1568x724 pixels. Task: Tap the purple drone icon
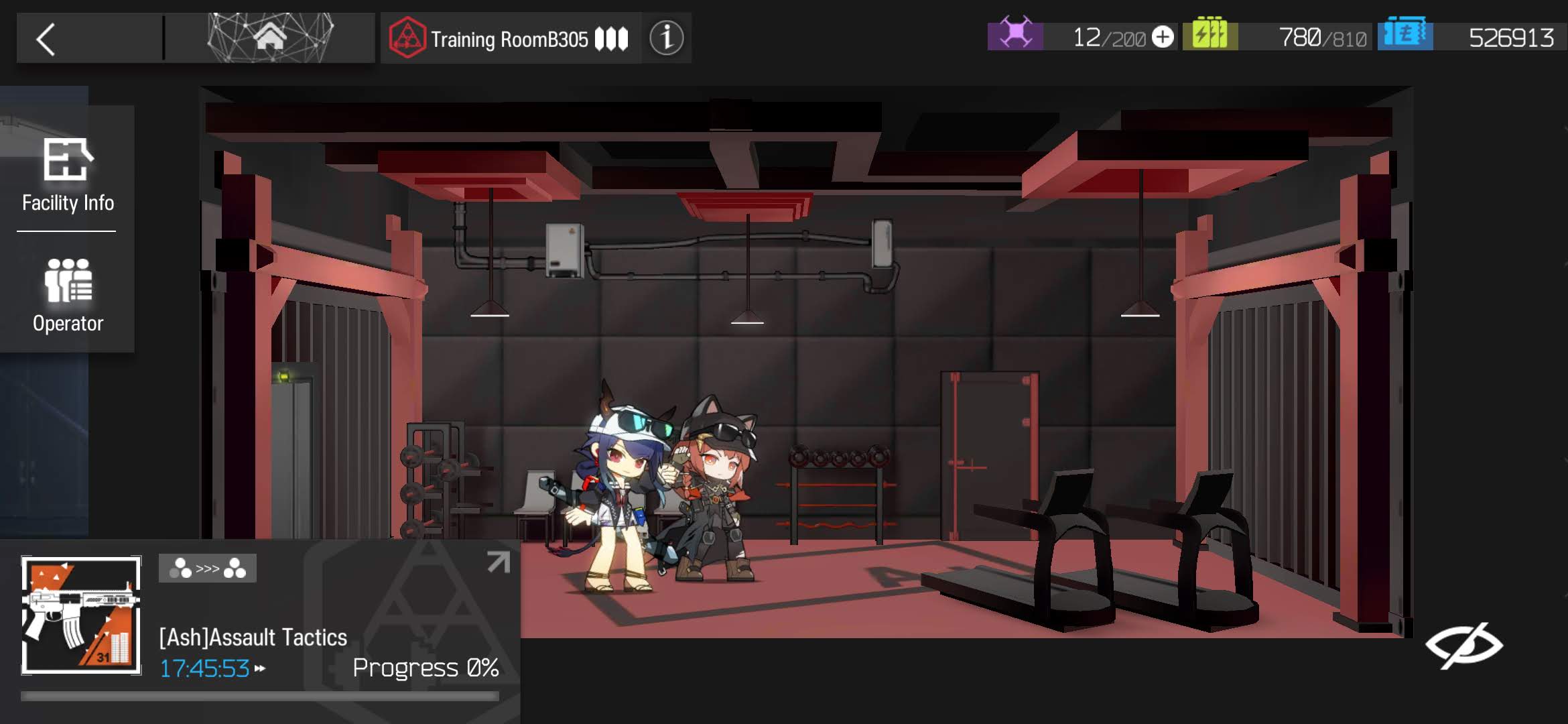click(x=1015, y=34)
